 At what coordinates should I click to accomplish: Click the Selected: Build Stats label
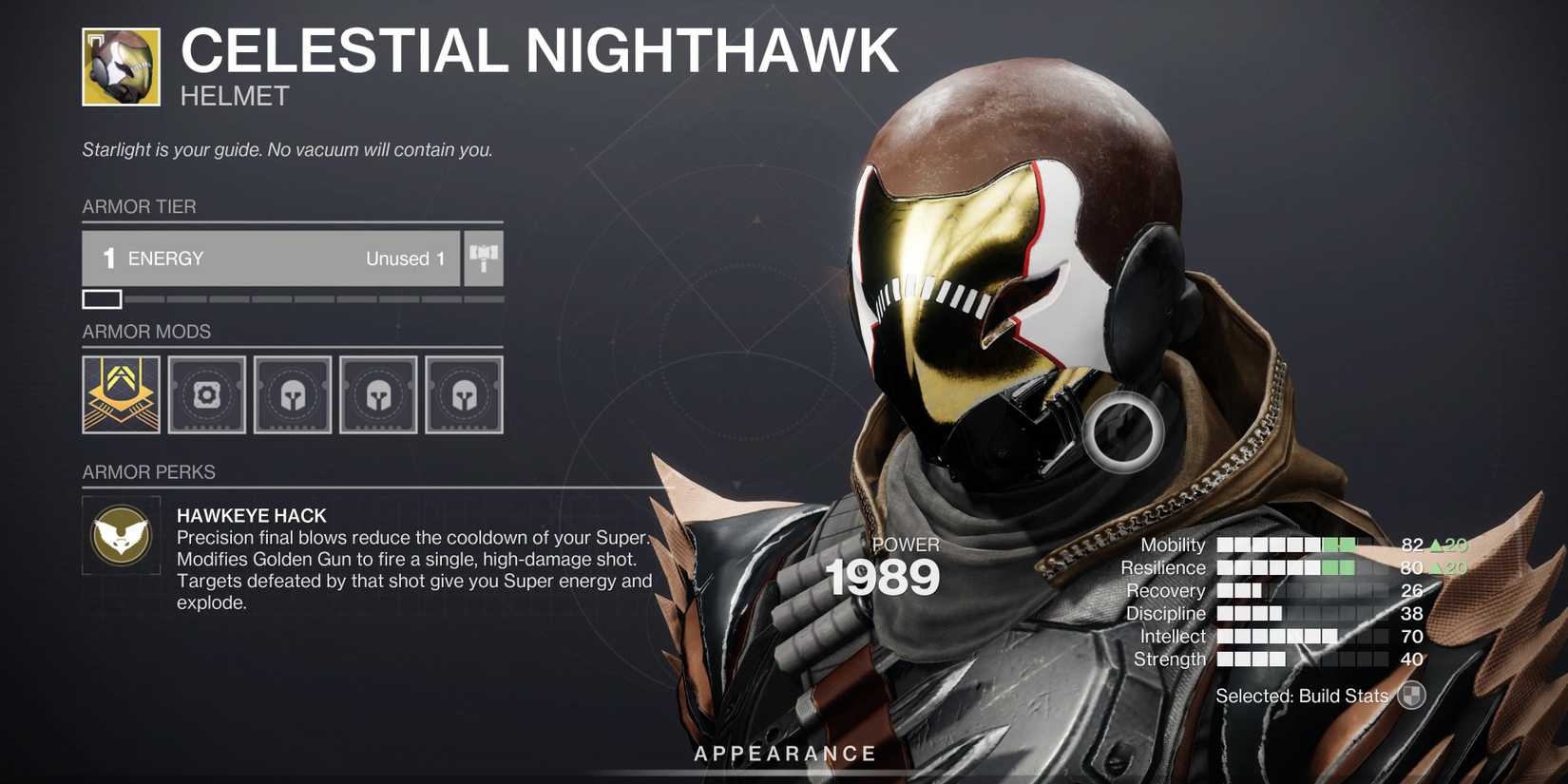pyautogui.click(x=1301, y=696)
